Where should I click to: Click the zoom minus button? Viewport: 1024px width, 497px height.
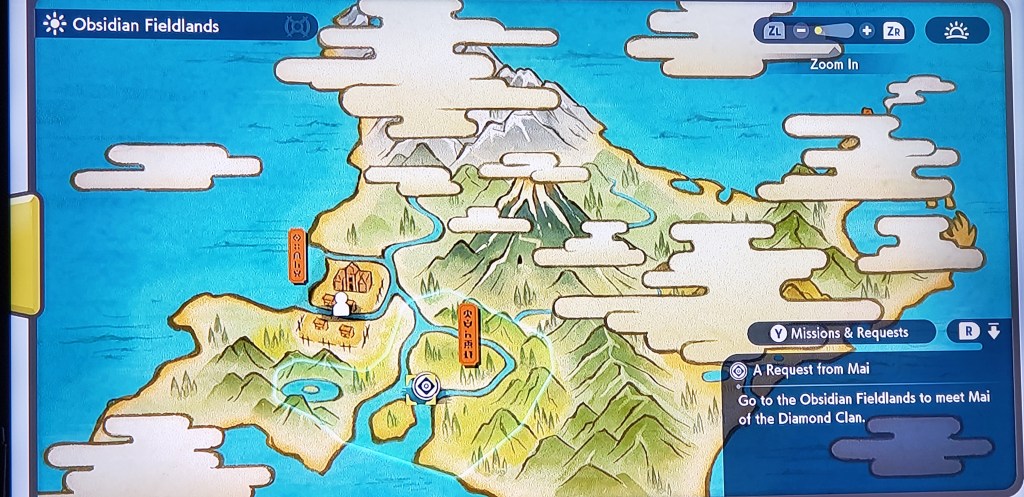(x=801, y=31)
